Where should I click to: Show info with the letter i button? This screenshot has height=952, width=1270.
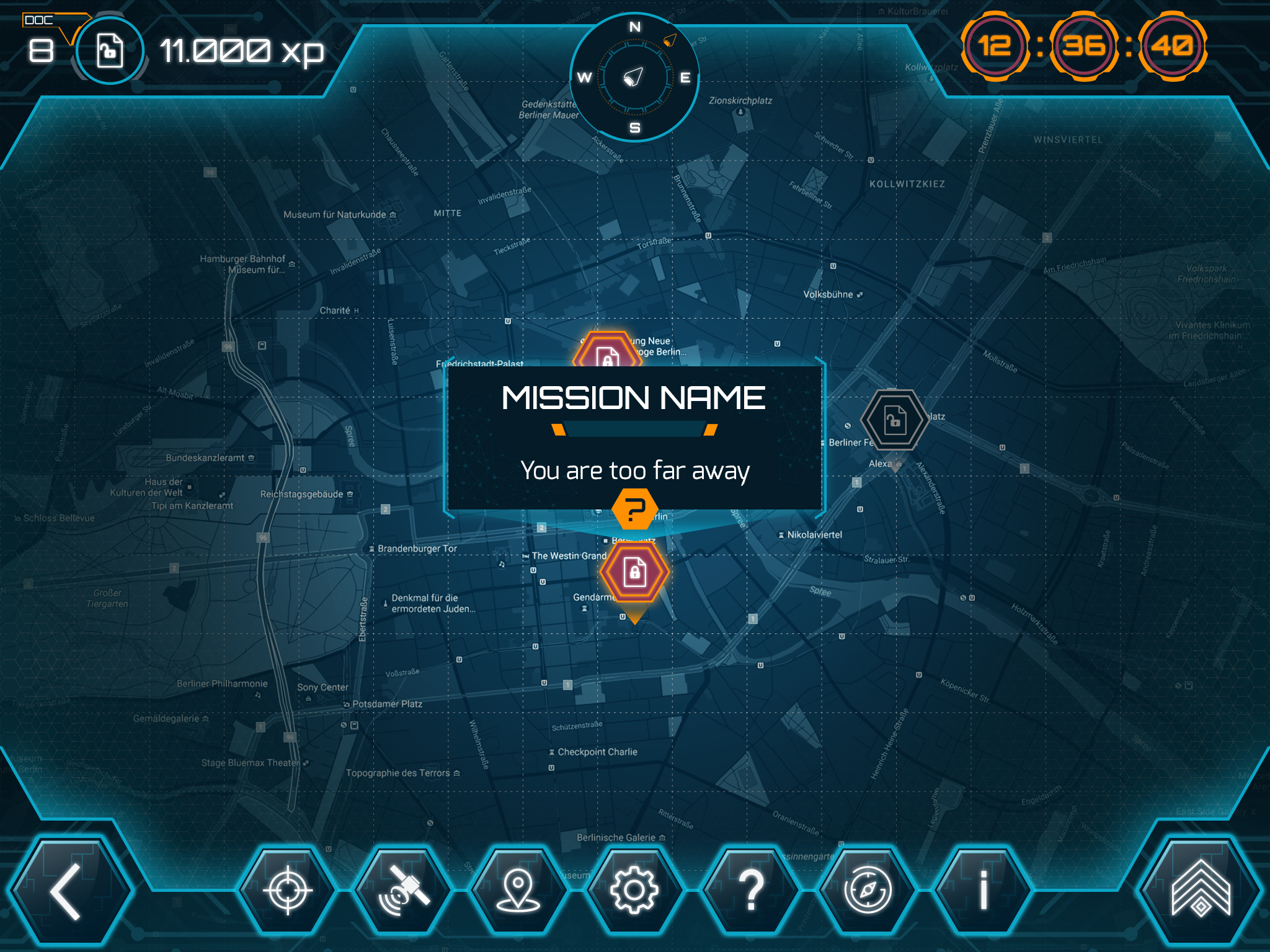(983, 890)
